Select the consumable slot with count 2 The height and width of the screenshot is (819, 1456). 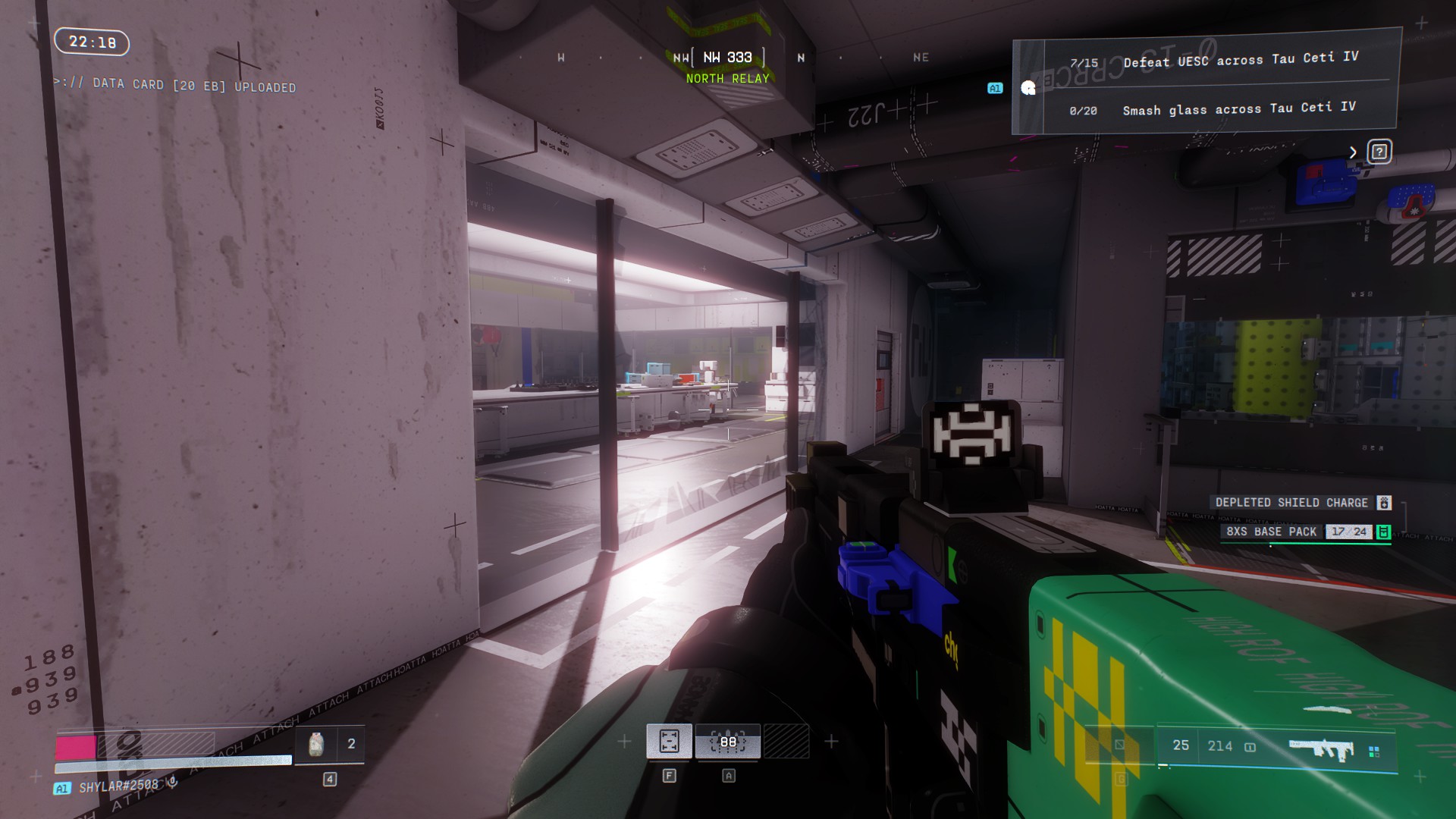330,745
